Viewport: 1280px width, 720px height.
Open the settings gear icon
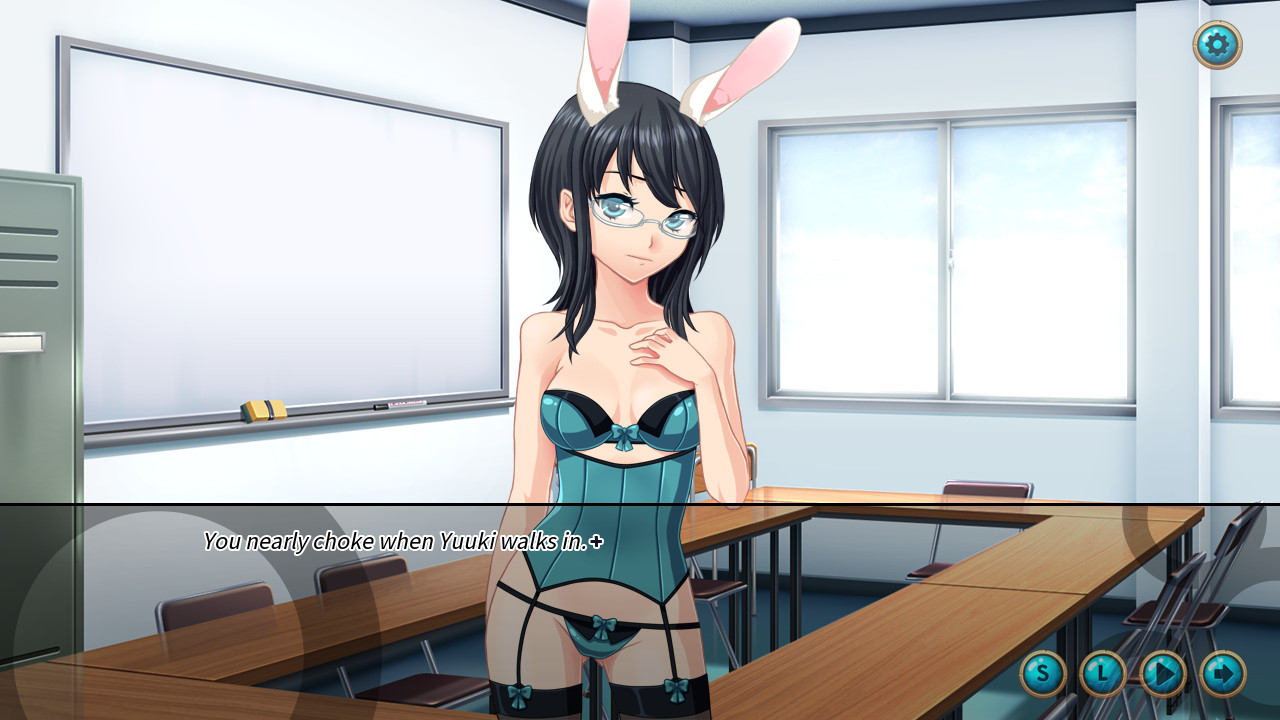[1219, 46]
